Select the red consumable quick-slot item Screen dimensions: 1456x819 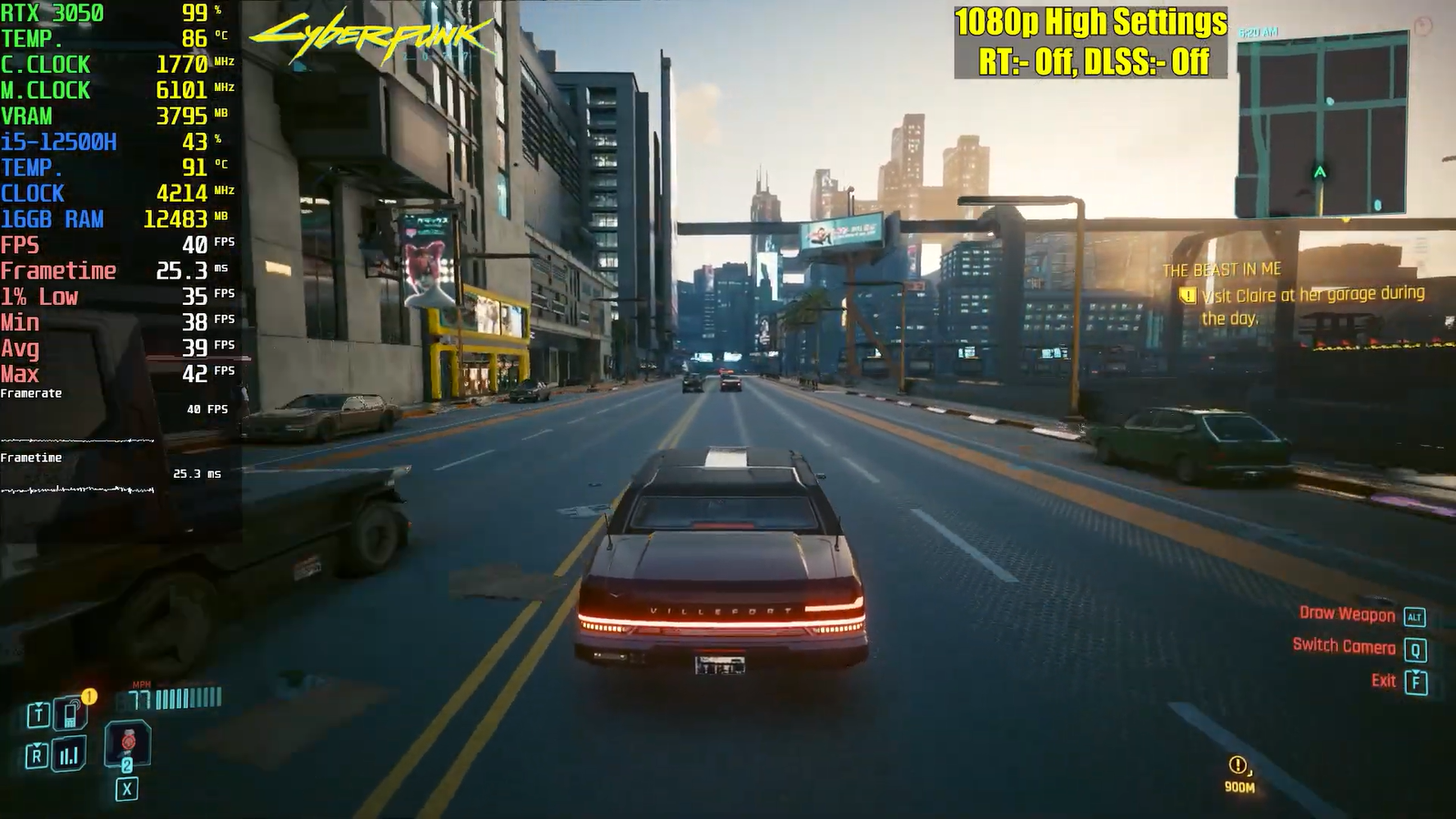tap(127, 742)
